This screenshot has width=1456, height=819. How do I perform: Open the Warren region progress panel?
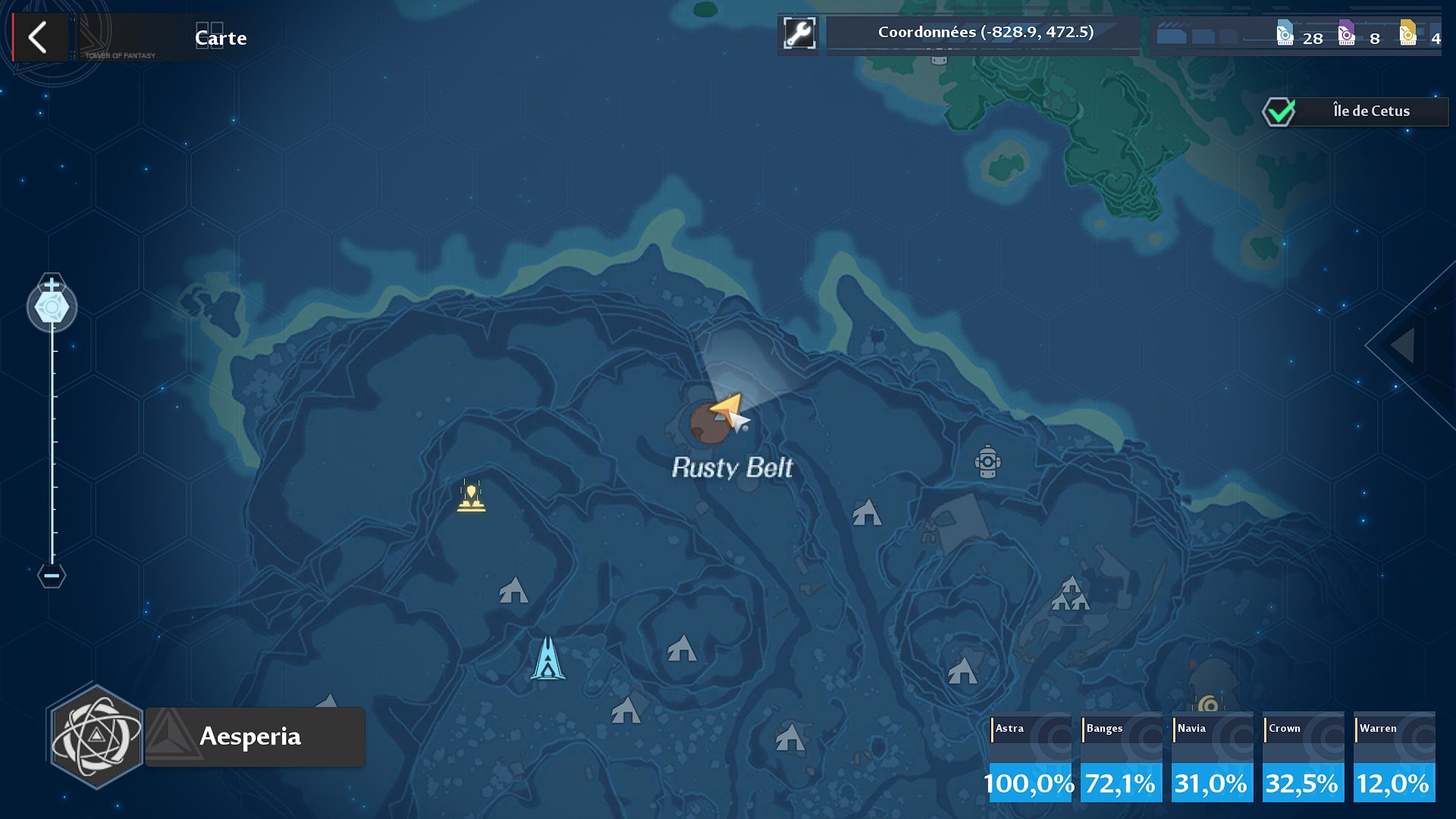coord(1394,756)
